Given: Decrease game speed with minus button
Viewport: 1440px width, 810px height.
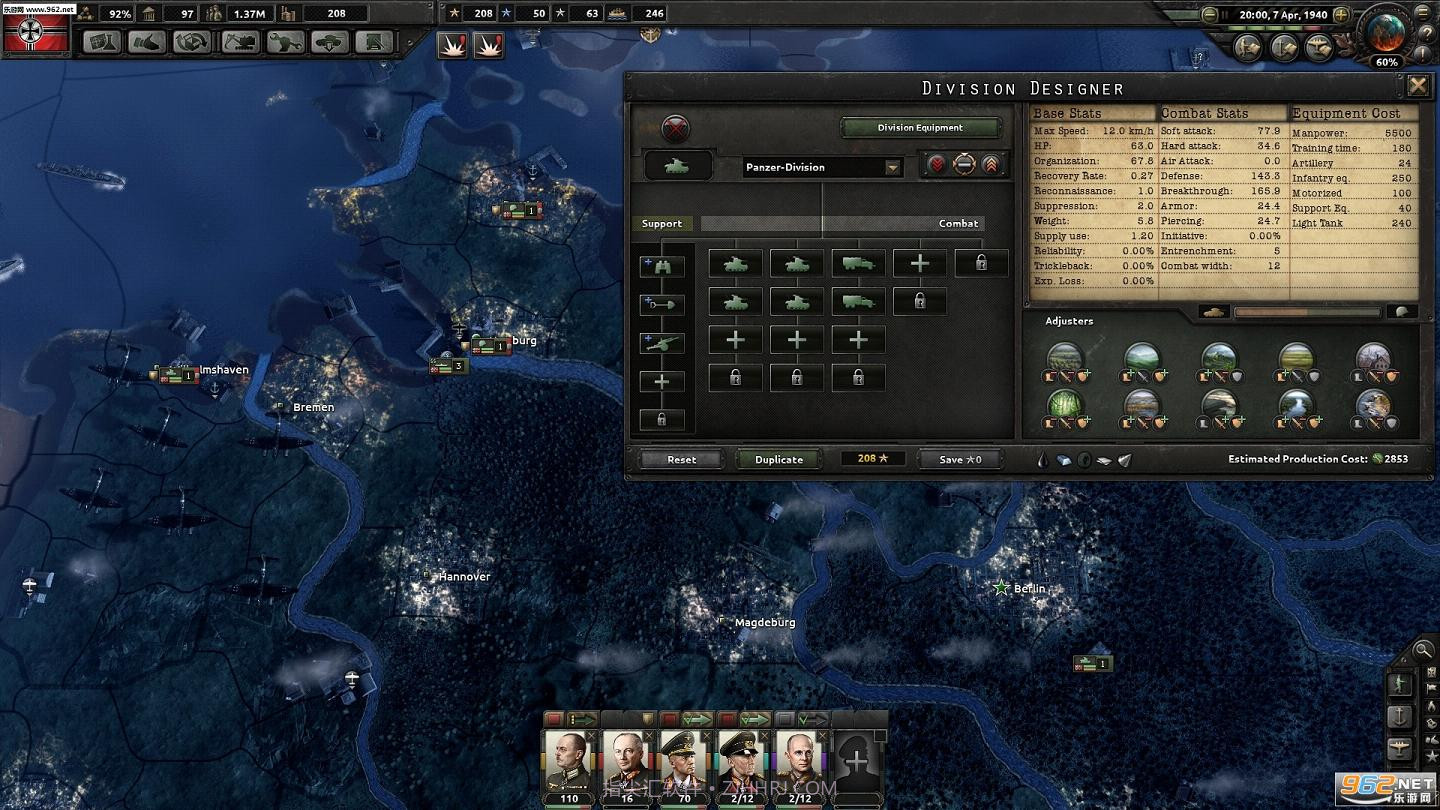Looking at the screenshot, I should pos(1210,15).
